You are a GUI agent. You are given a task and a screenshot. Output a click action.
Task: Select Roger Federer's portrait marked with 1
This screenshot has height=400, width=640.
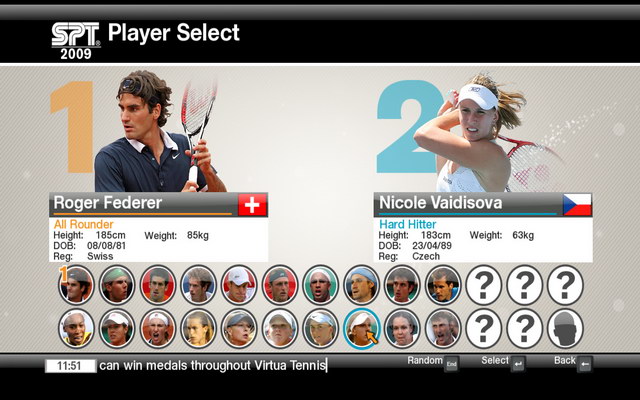(x=77, y=285)
